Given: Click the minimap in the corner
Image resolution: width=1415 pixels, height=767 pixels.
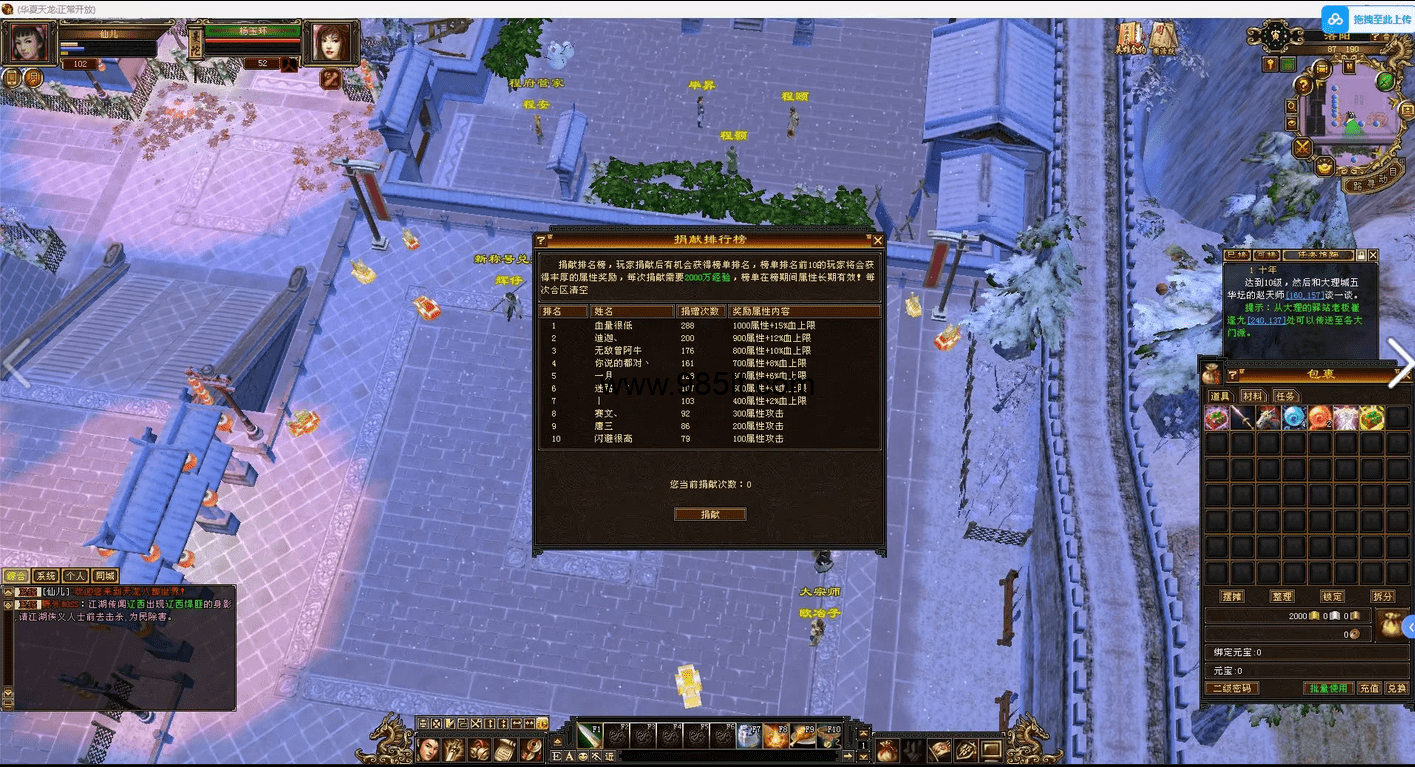Looking at the screenshot, I should (1352, 110).
